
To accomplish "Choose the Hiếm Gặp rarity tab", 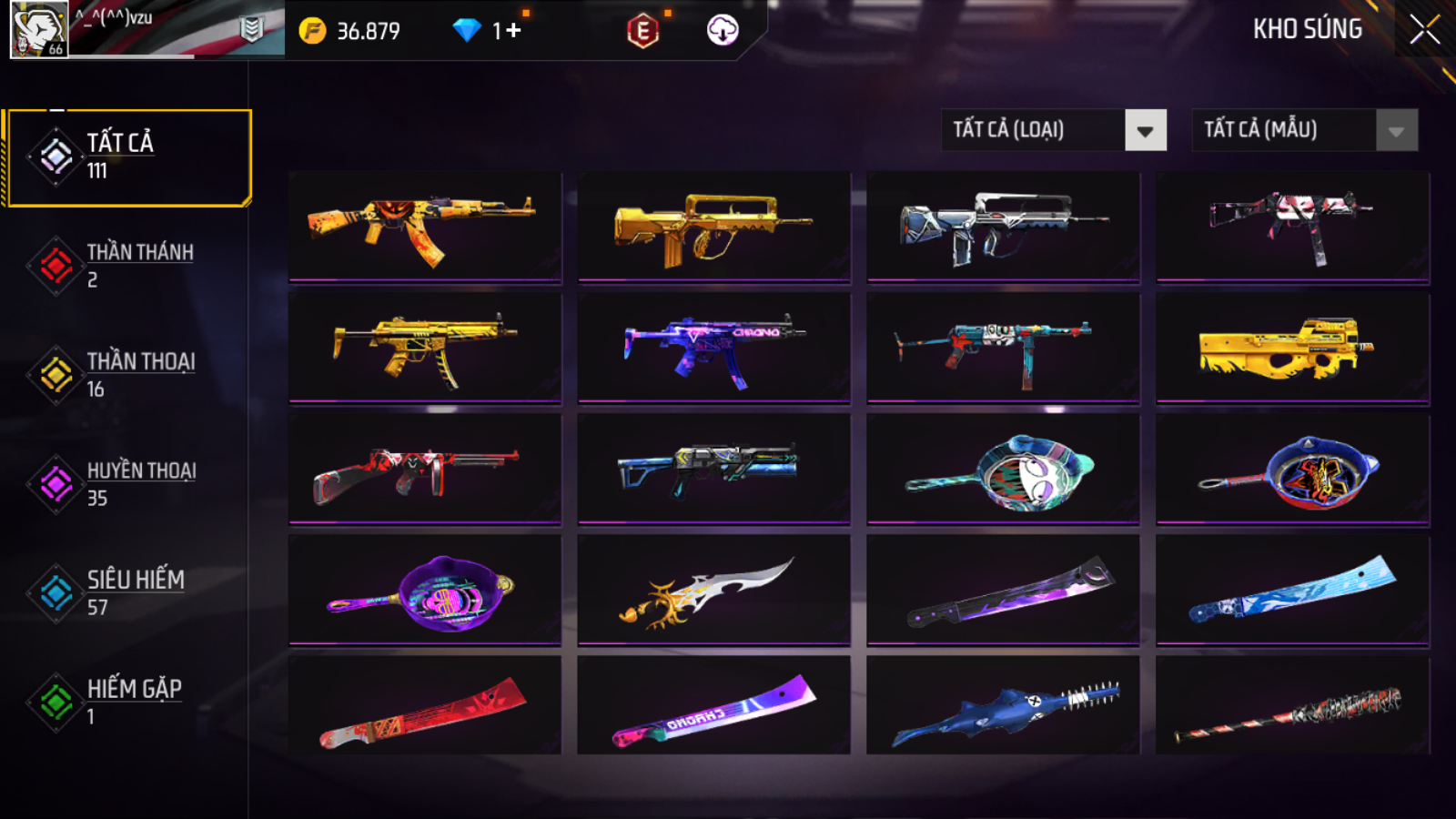I will (127, 702).
